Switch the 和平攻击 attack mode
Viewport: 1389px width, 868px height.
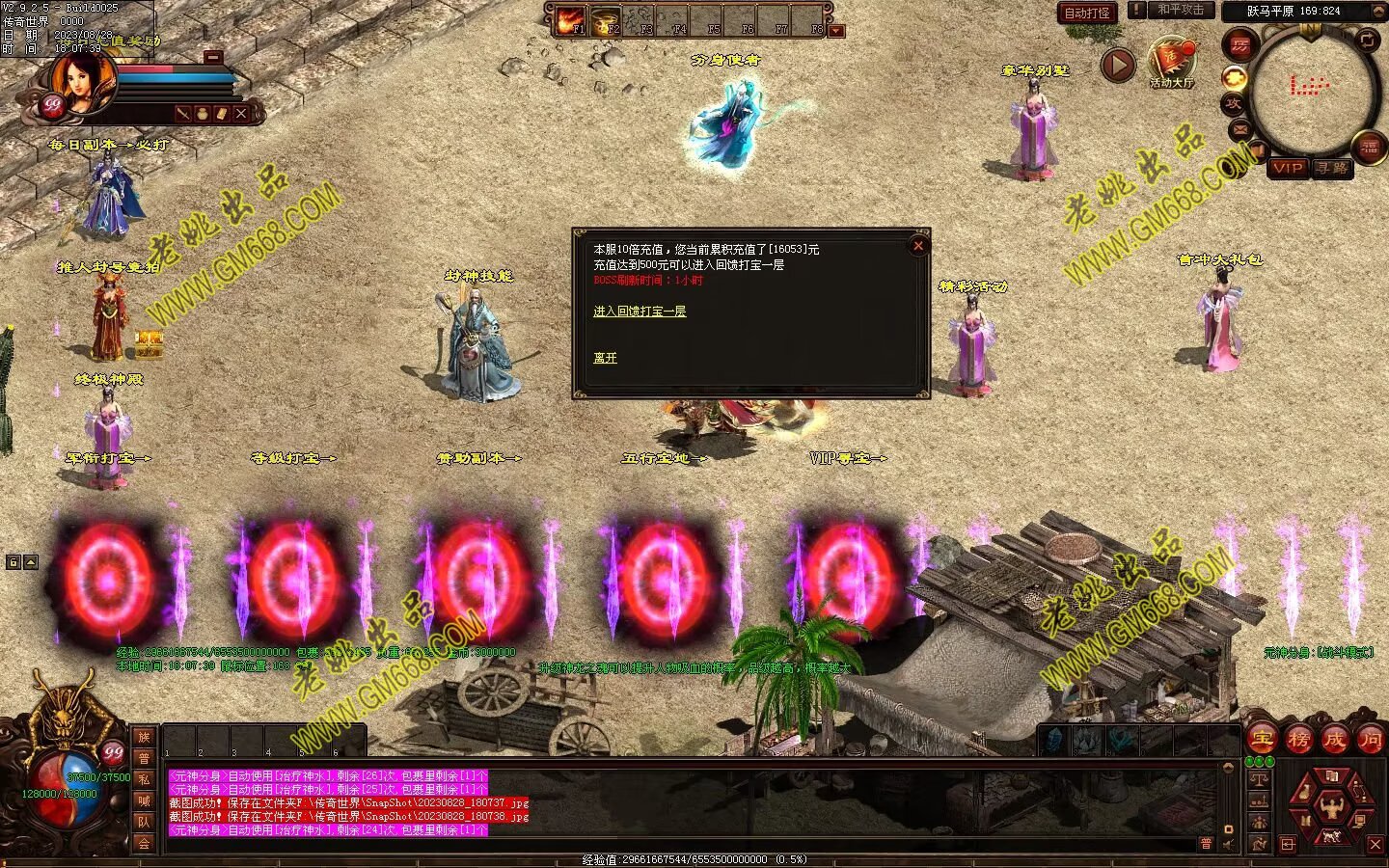coord(1180,10)
